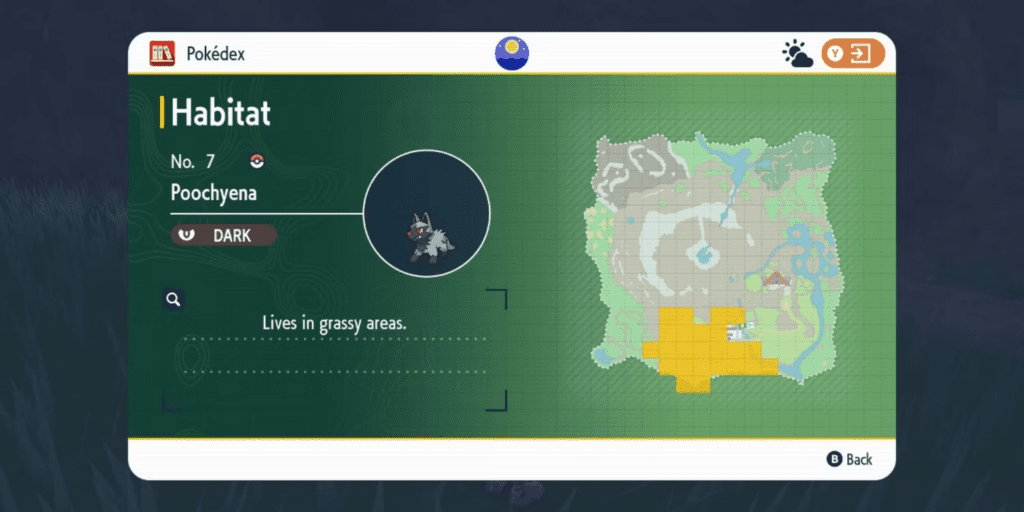Click the DARK type badge

222,235
